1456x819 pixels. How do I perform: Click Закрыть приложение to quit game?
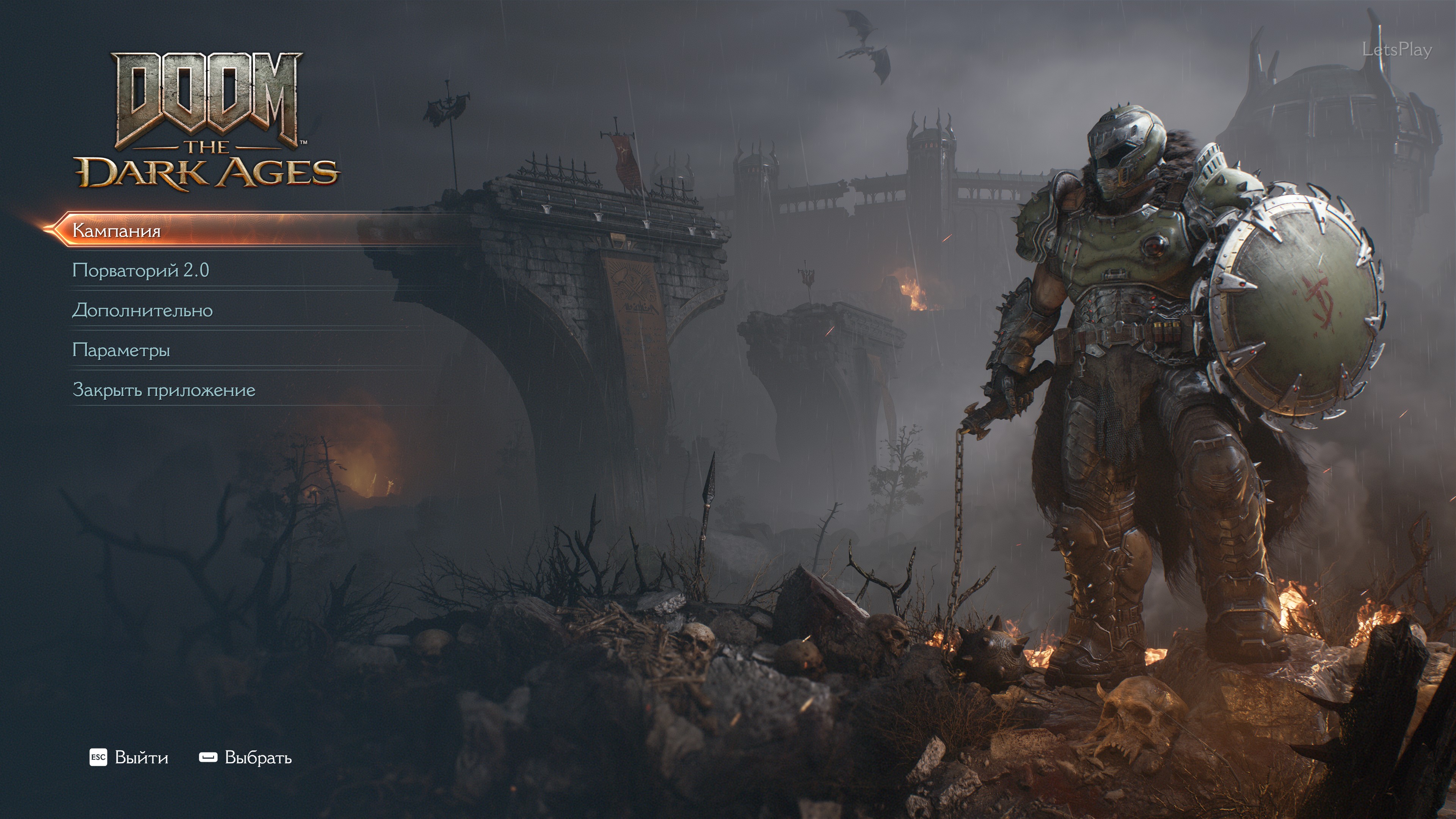point(164,390)
